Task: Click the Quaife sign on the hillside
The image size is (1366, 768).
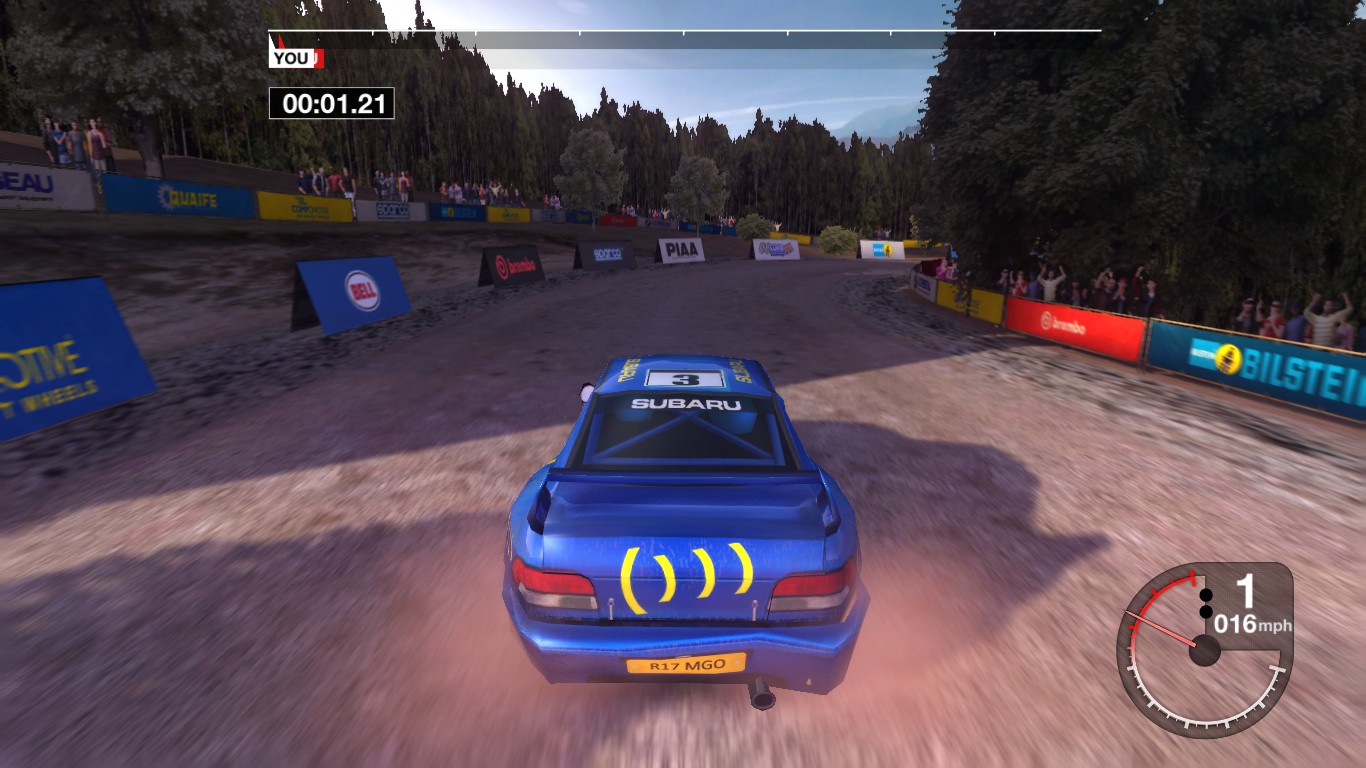Action: 188,197
